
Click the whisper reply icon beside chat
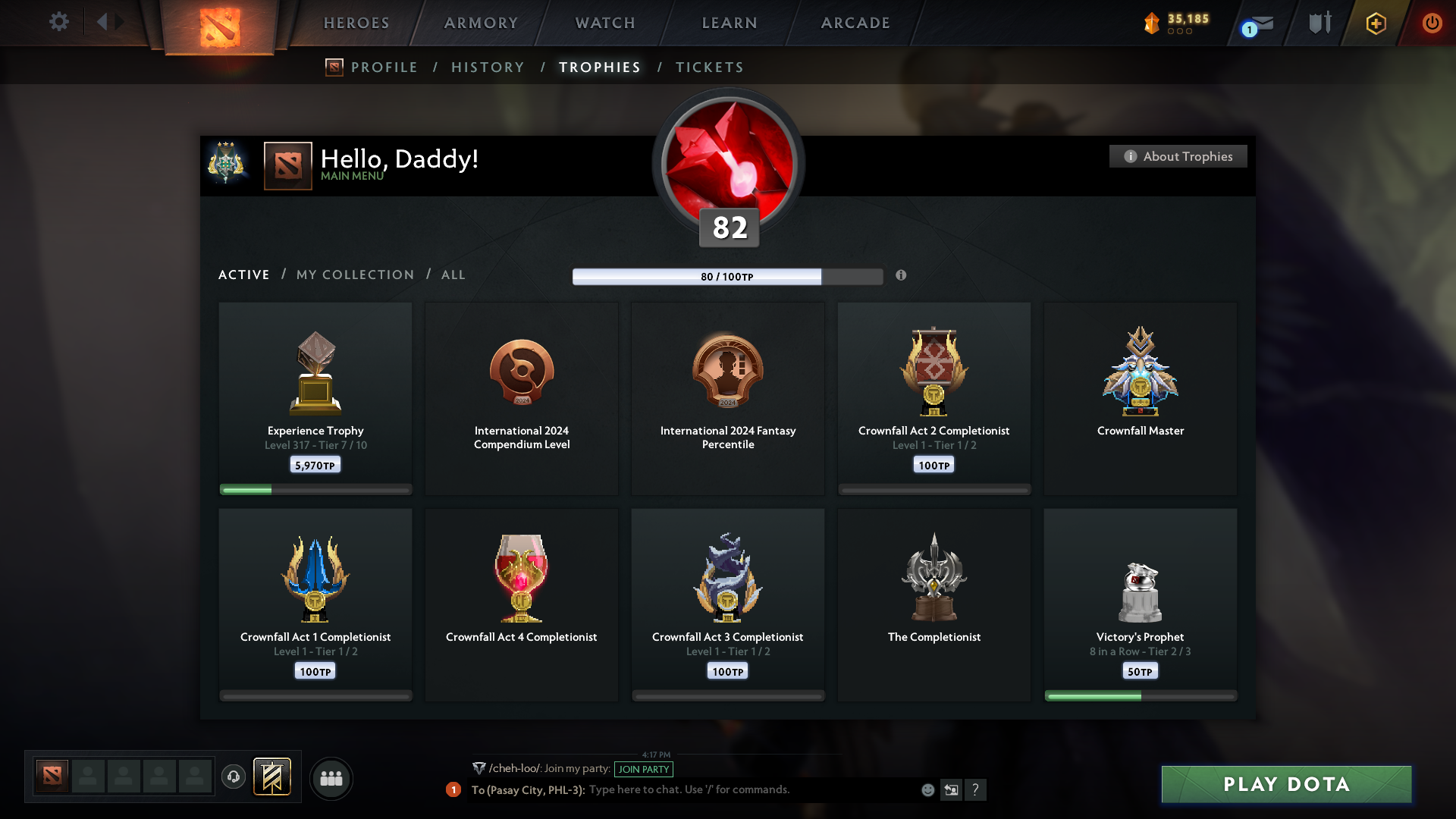[x=952, y=789]
